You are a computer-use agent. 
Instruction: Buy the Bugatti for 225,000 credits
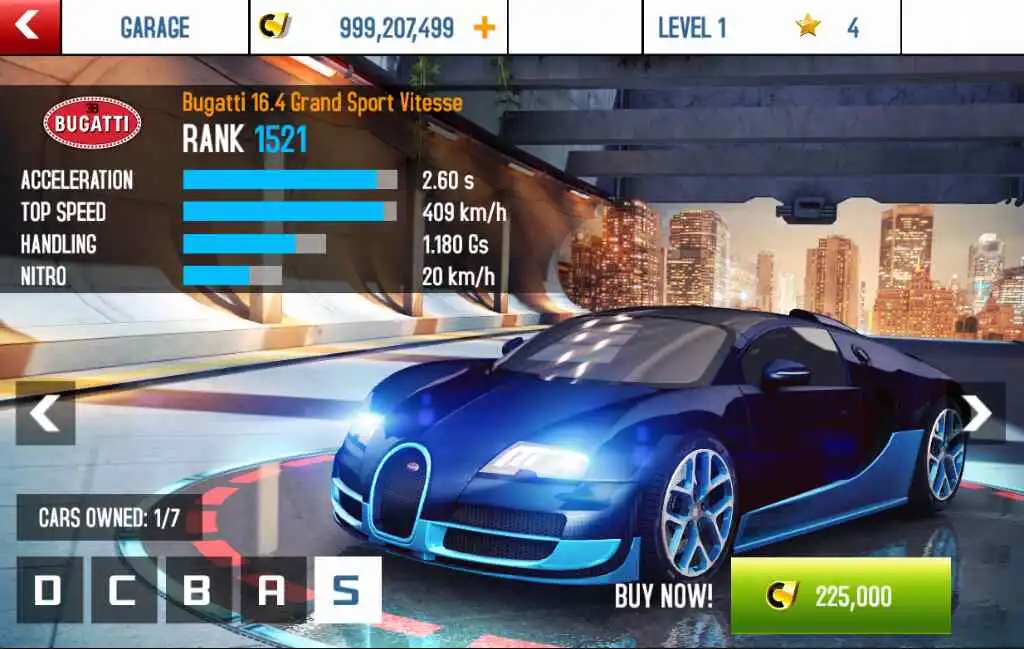(x=840, y=596)
